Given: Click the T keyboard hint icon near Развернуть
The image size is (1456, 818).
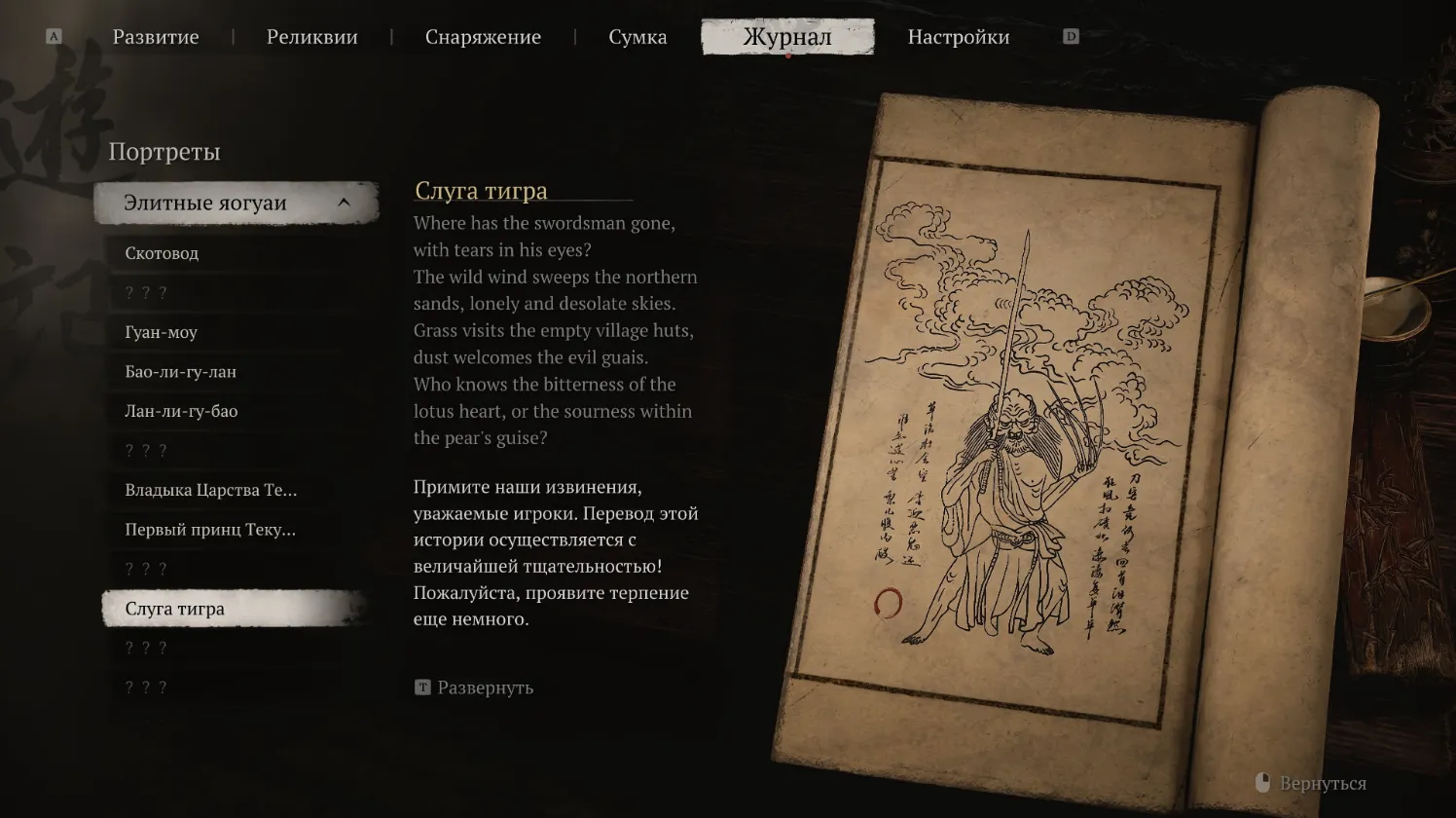Looking at the screenshot, I should coord(422,688).
